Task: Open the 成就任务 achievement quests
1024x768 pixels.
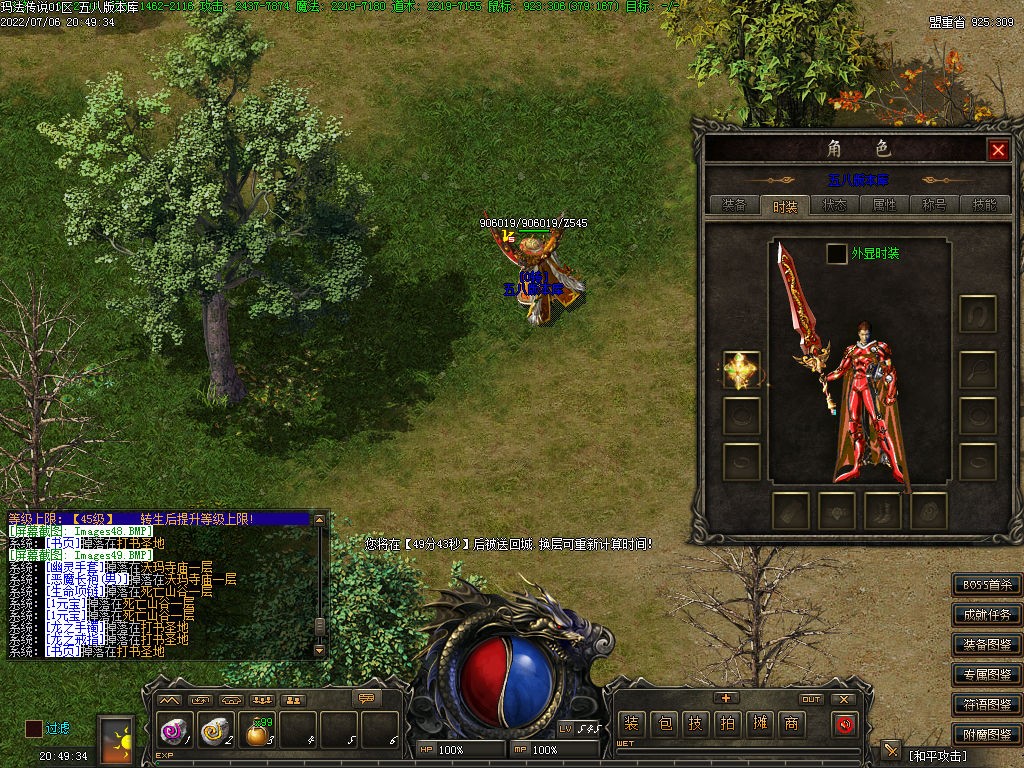Action: [987, 615]
